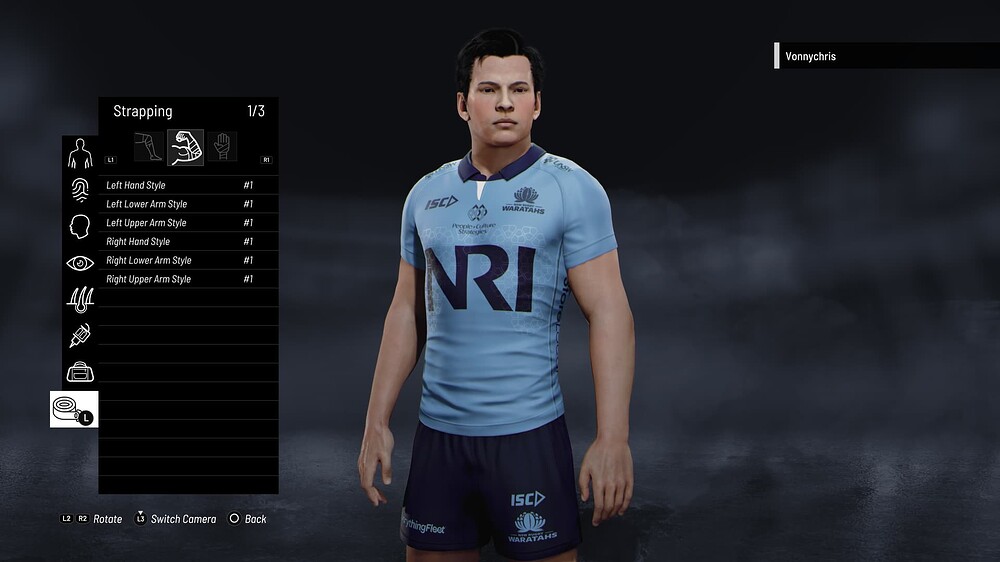This screenshot has width=1000, height=562.
Task: Open the tattoo machine category
Action: pyautogui.click(x=80, y=336)
